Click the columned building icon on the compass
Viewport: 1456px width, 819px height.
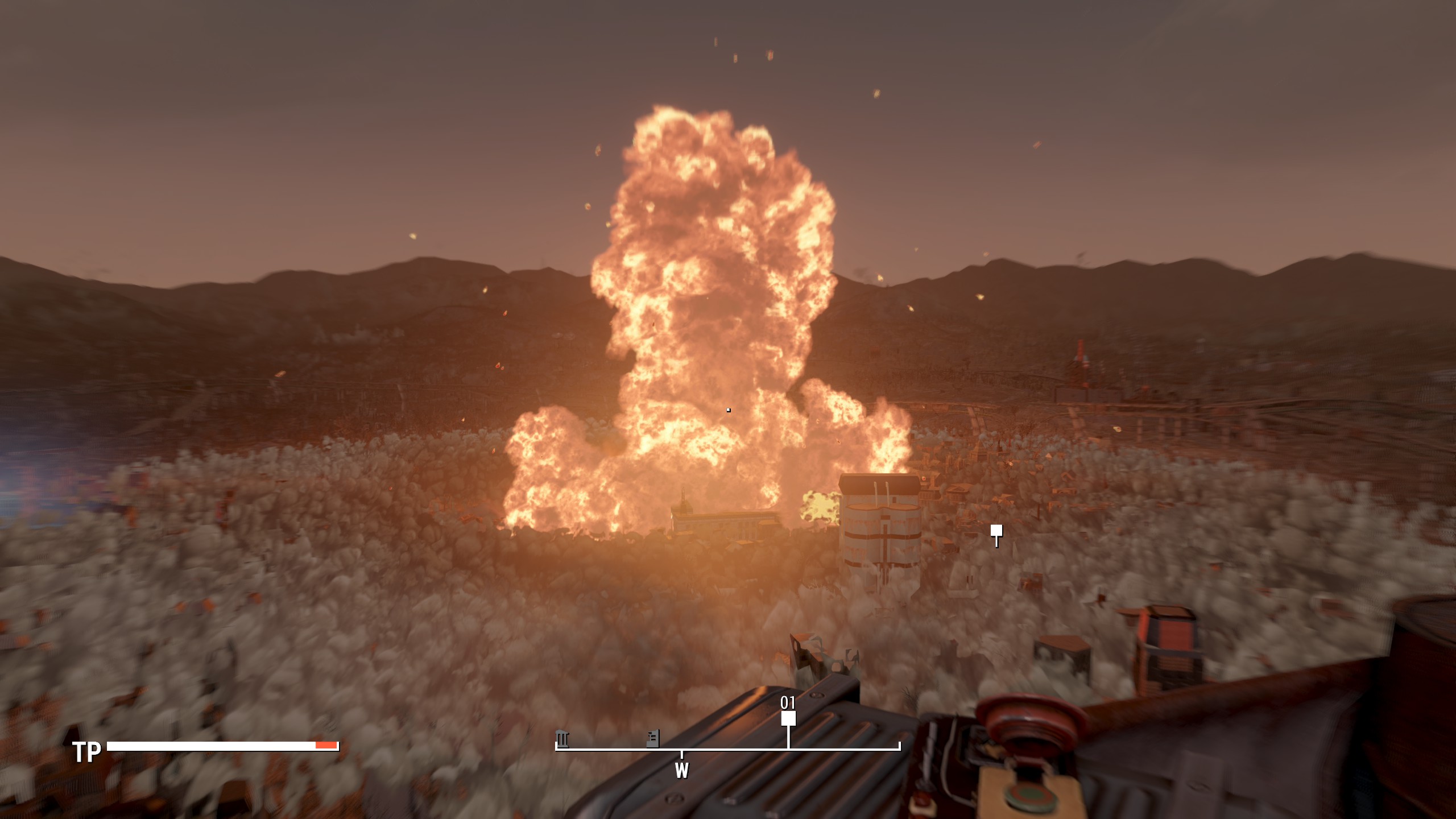[x=562, y=738]
